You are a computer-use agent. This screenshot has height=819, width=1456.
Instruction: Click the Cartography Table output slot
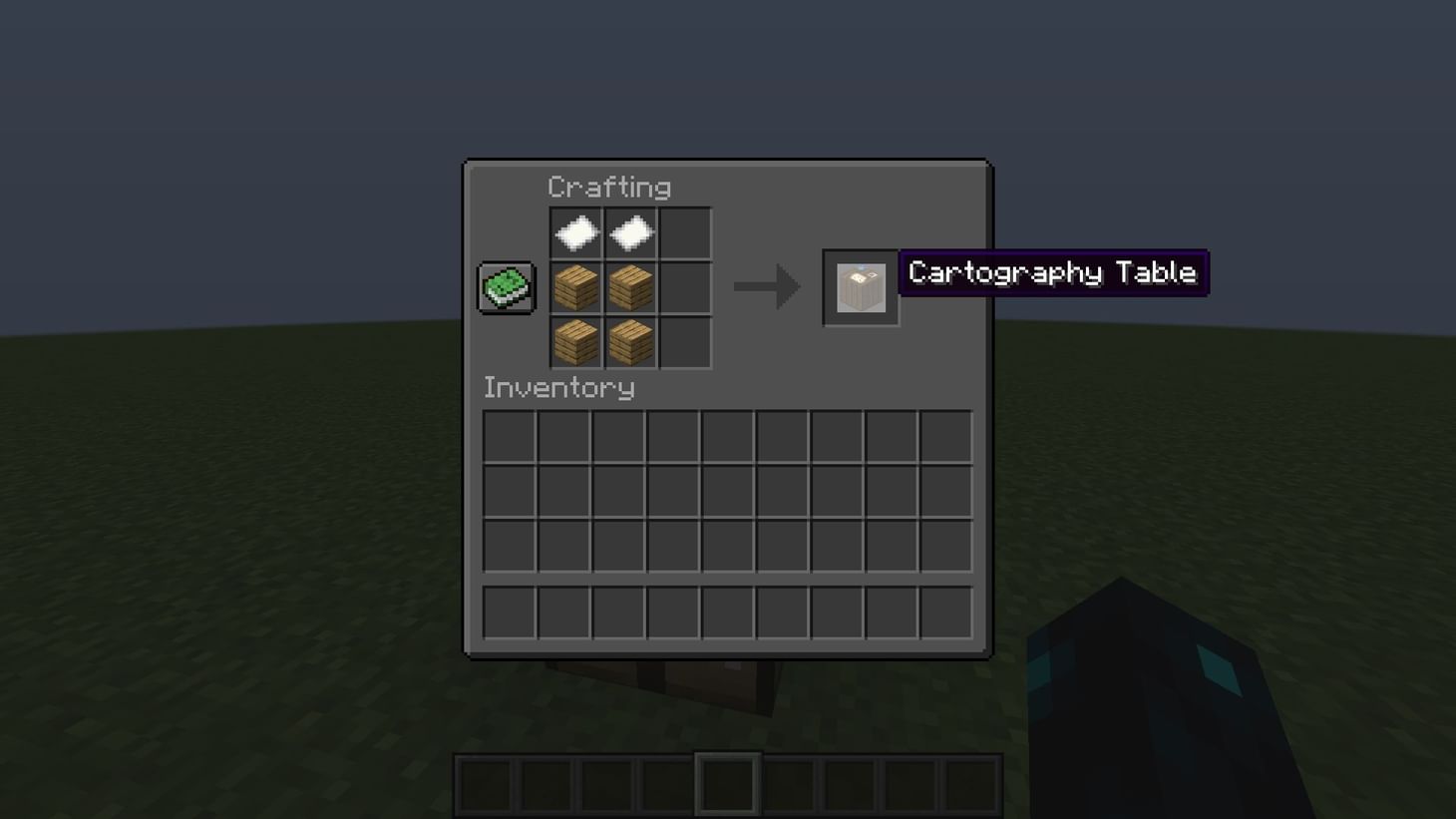coord(860,287)
